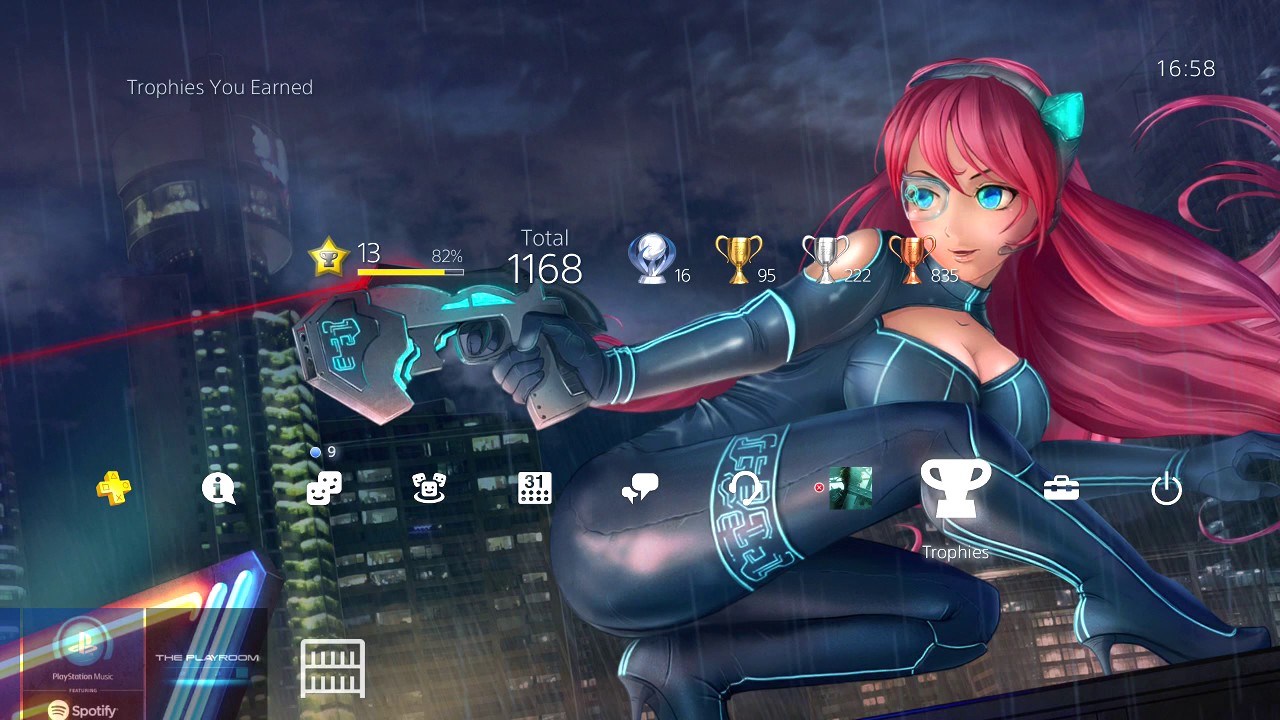This screenshot has height=720, width=1280.
Task: View the silver trophies total
Action: (828, 258)
